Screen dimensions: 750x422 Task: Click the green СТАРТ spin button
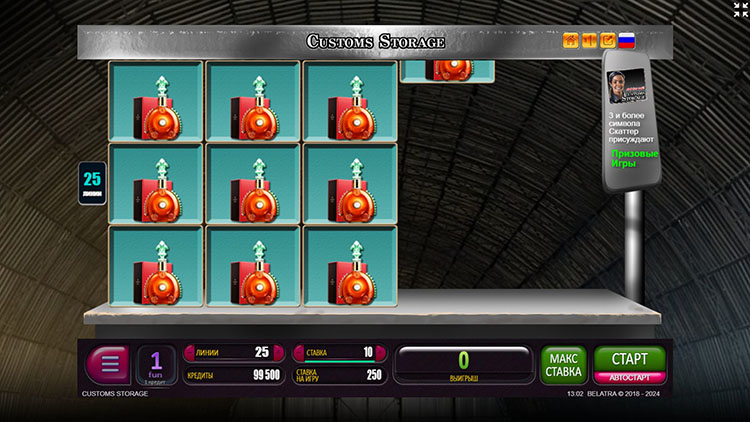(x=629, y=358)
